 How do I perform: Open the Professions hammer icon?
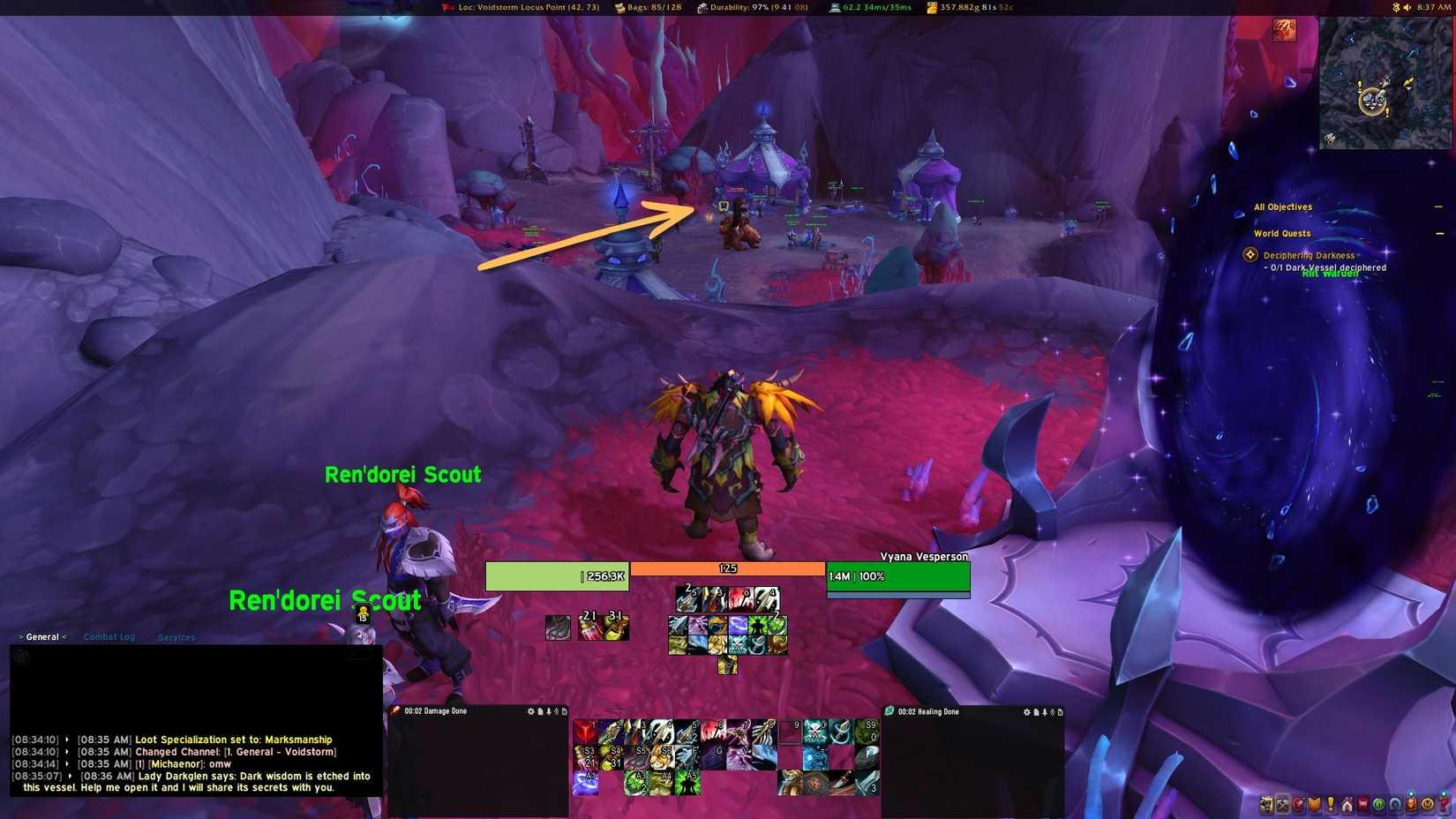[x=1283, y=805]
